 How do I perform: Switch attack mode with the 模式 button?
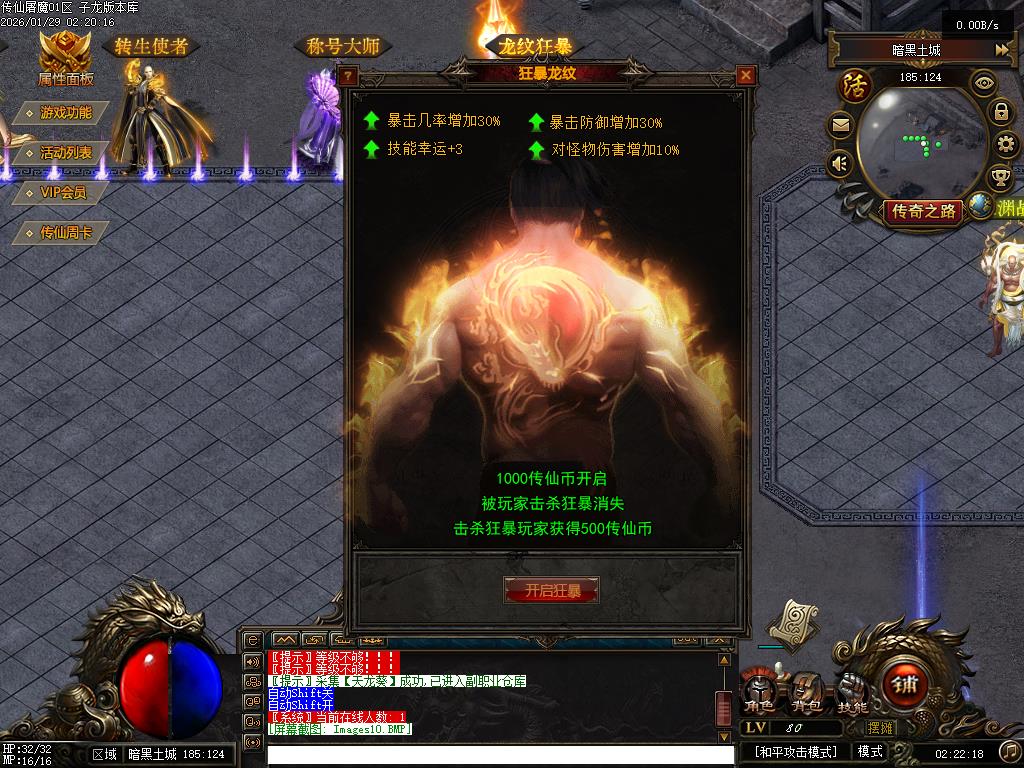pos(869,751)
